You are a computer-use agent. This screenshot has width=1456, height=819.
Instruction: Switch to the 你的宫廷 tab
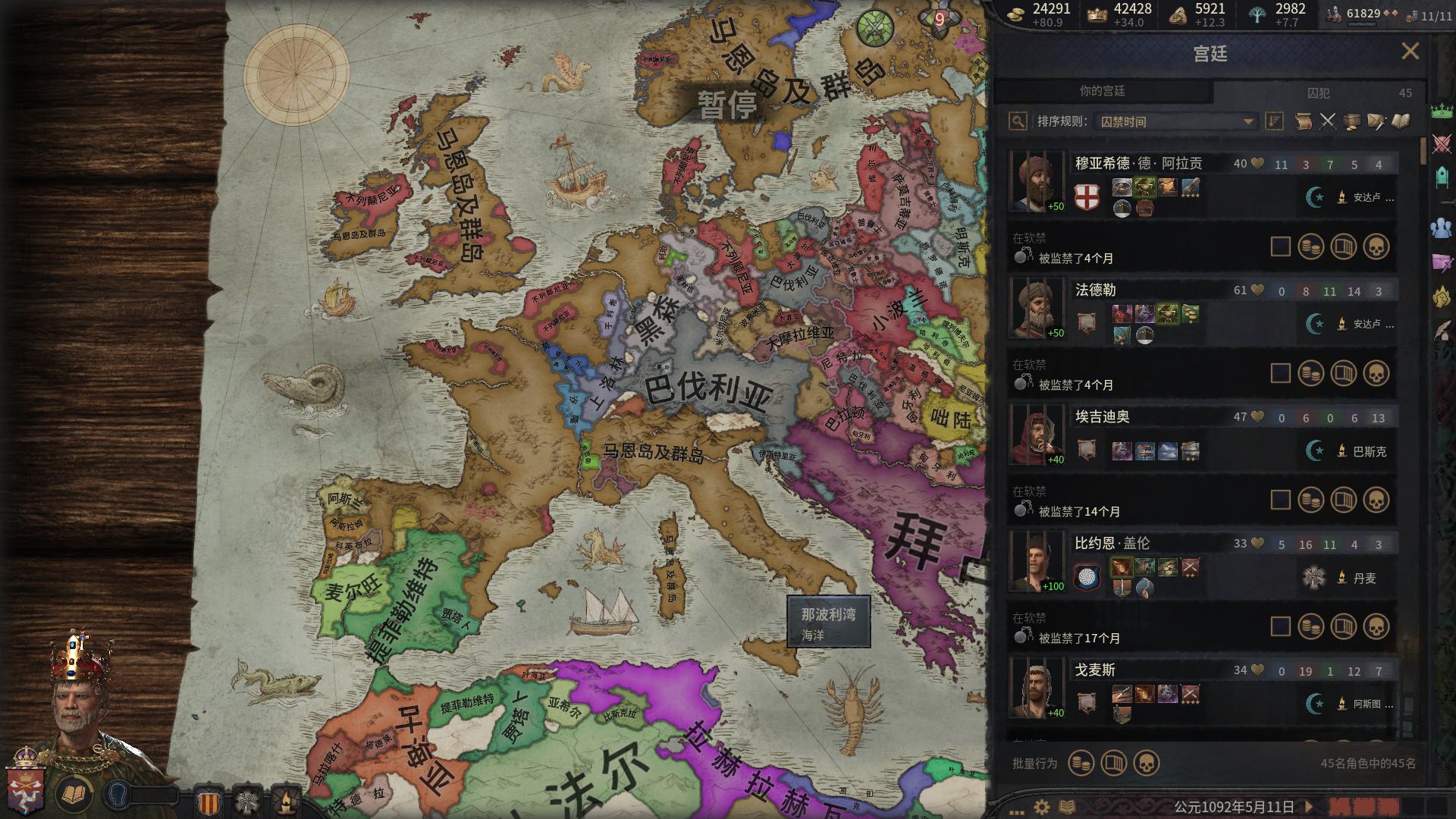1102,91
